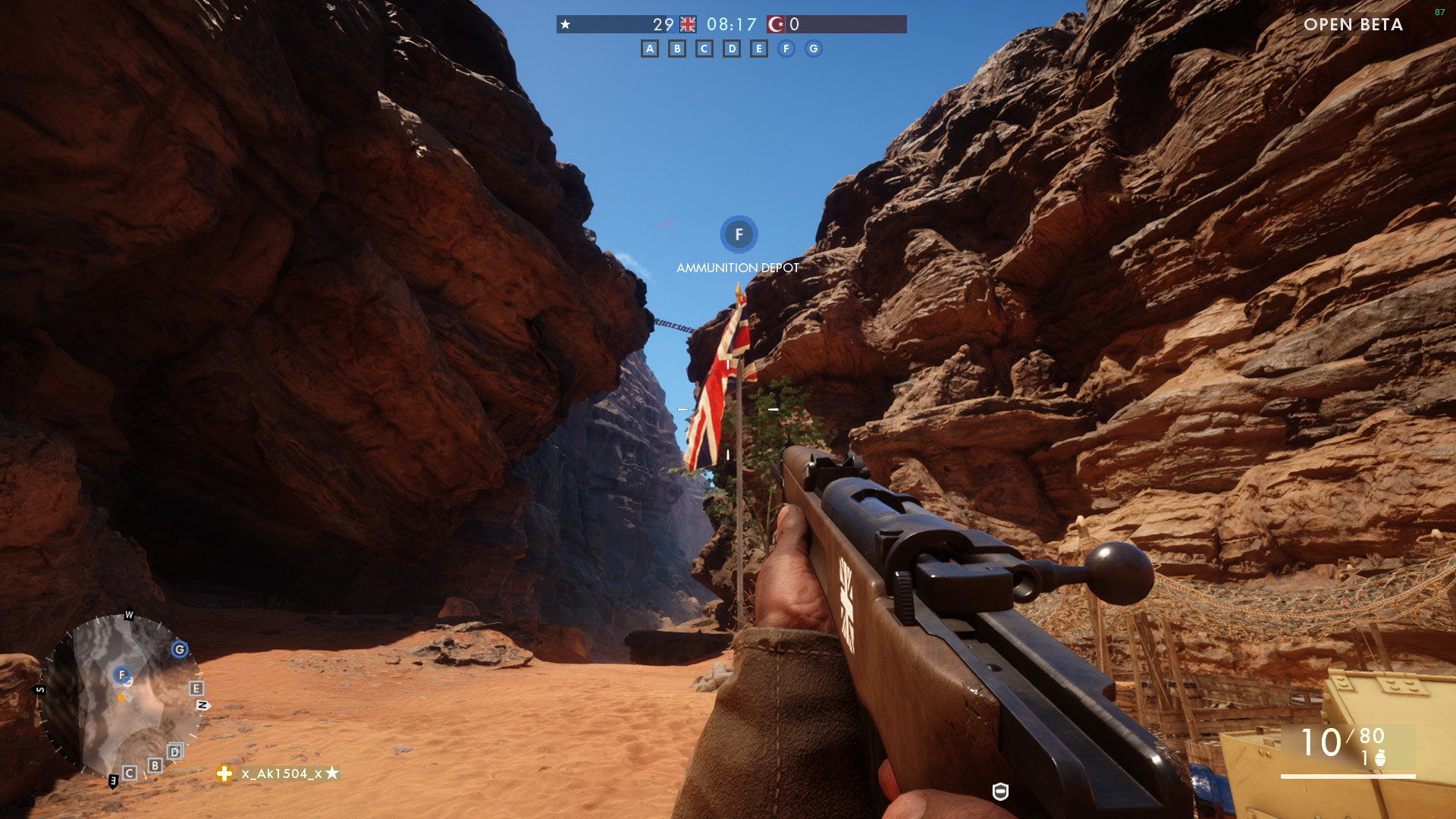Click the Ammunition Depot F objective marker
The width and height of the screenshot is (1456, 819).
point(739,235)
